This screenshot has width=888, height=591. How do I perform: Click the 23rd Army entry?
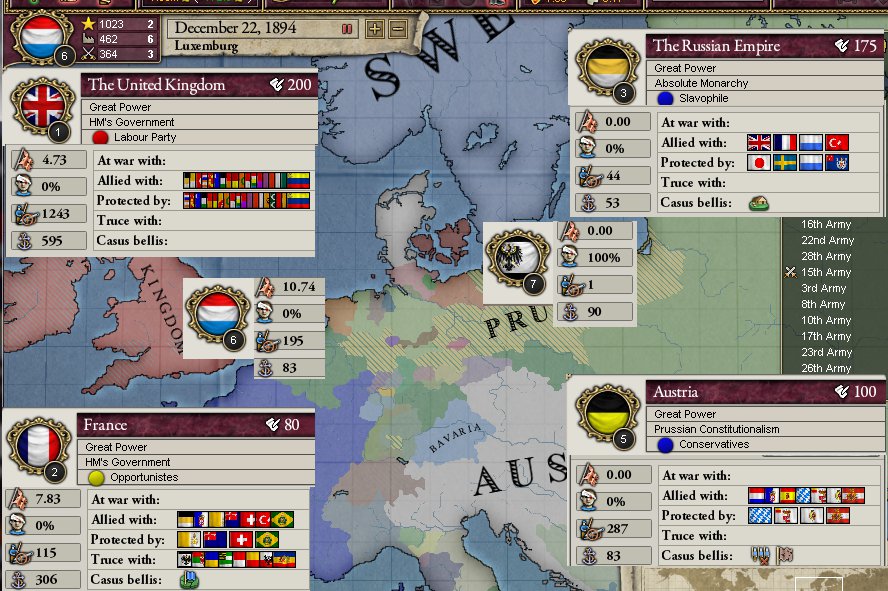coord(826,352)
